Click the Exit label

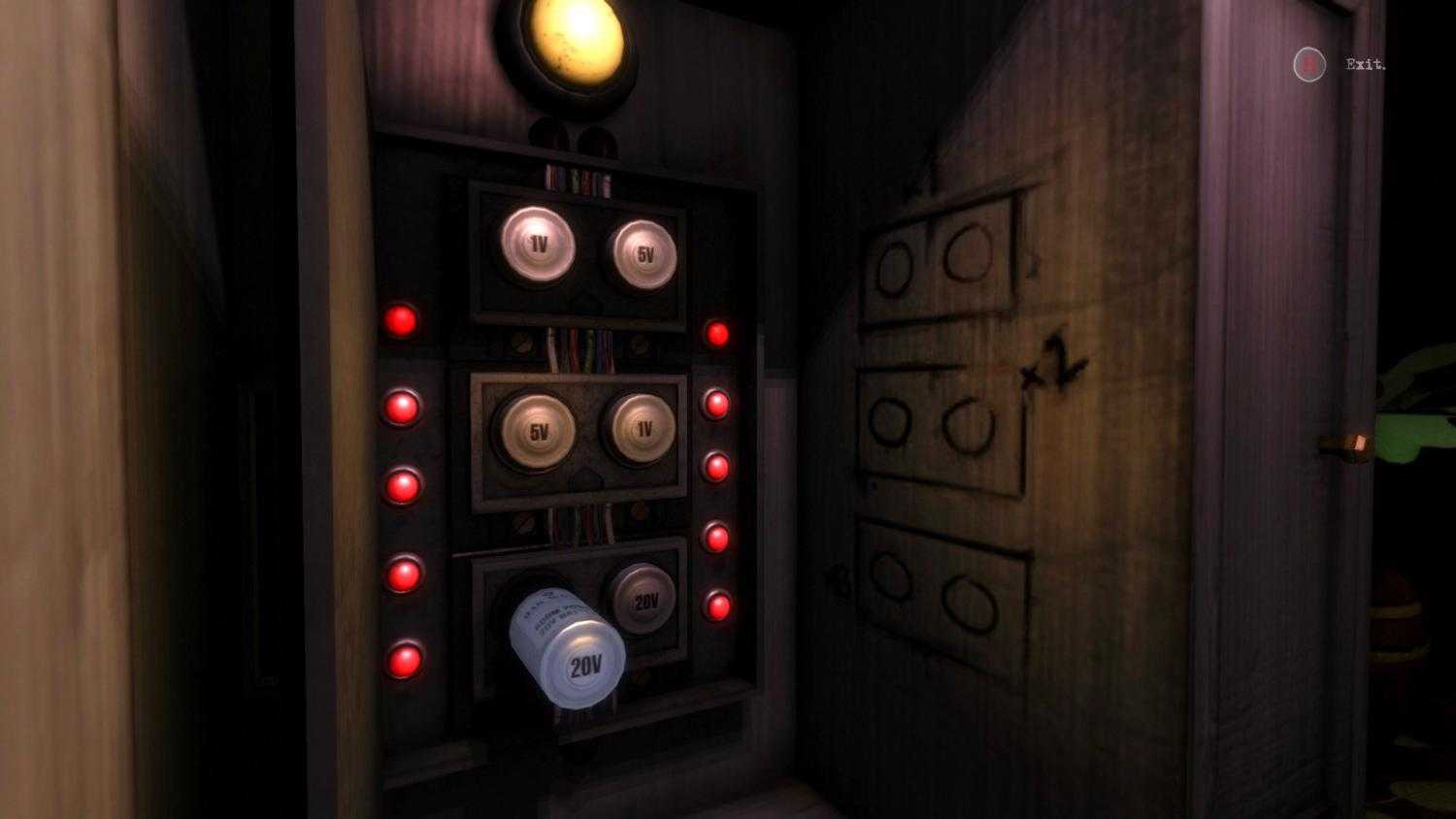pos(1365,65)
